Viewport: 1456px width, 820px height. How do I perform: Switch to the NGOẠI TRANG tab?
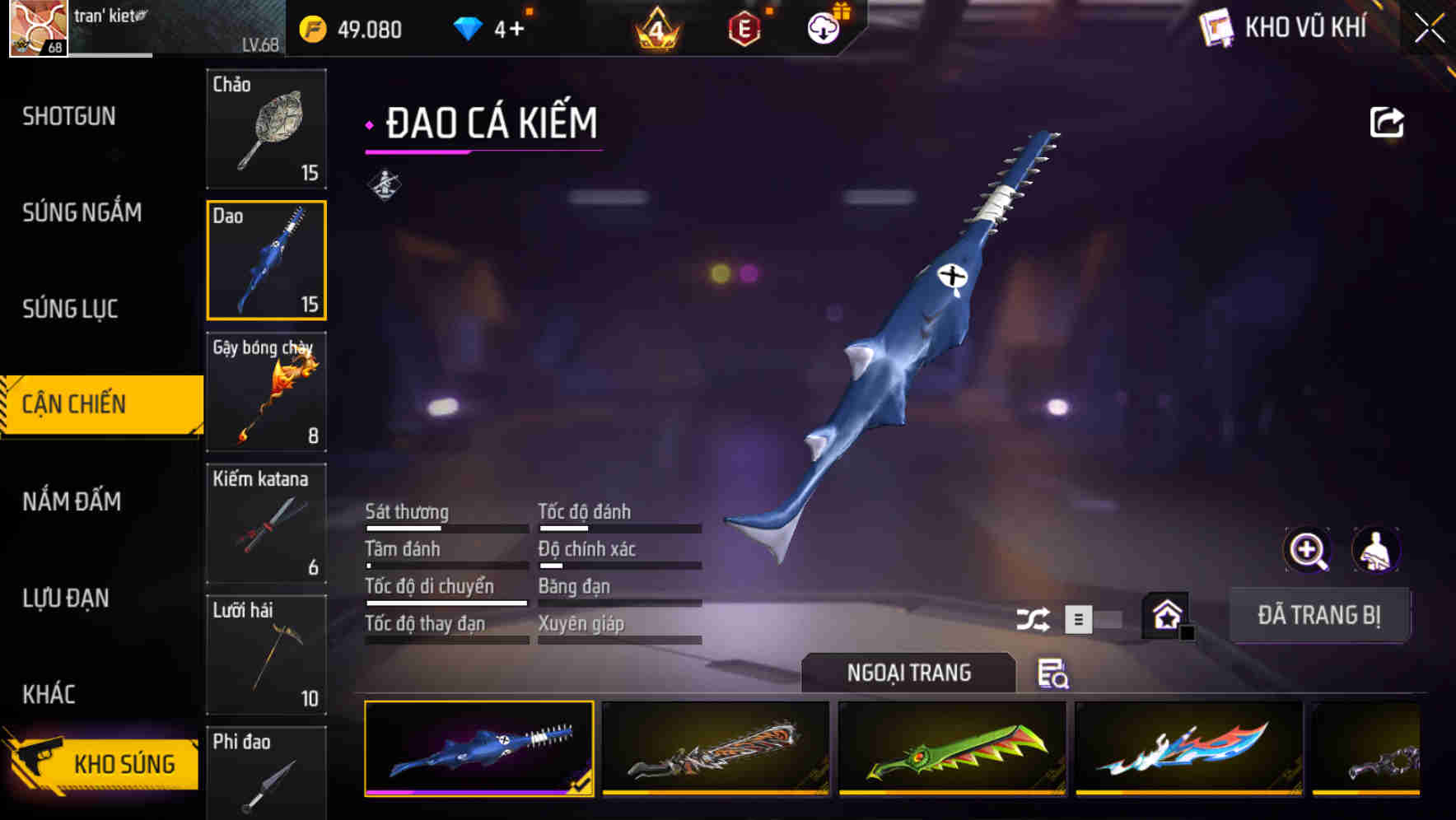click(908, 673)
